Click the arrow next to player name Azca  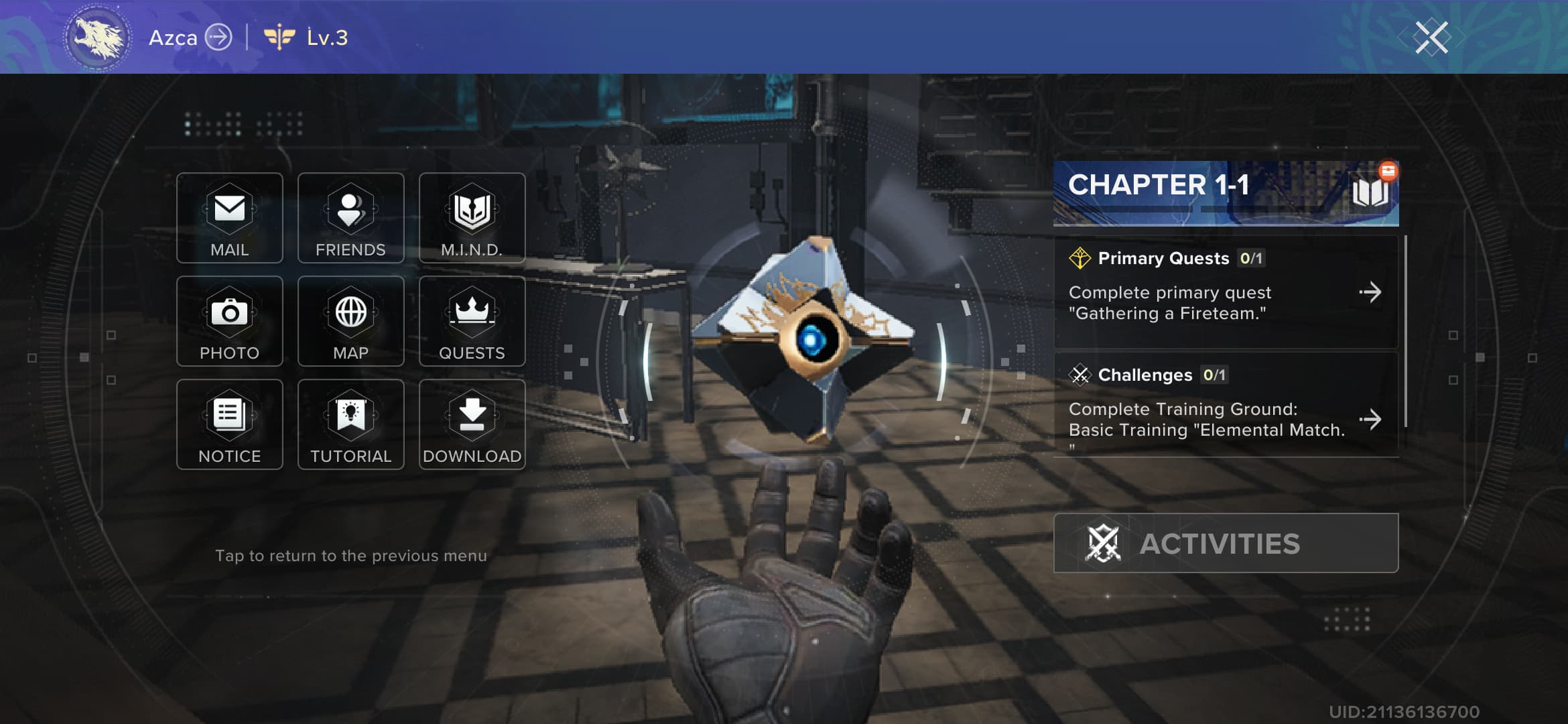pyautogui.click(x=218, y=38)
